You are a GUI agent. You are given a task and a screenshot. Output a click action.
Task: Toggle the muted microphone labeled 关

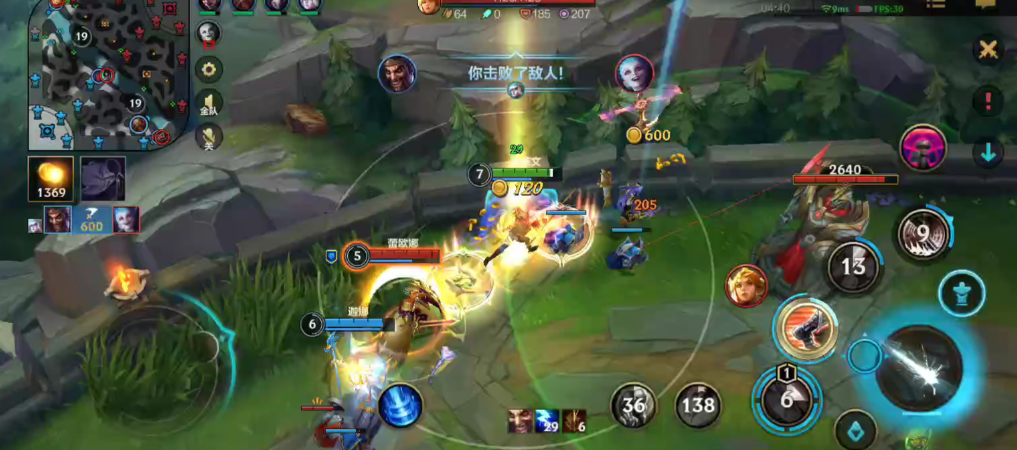[x=208, y=137]
